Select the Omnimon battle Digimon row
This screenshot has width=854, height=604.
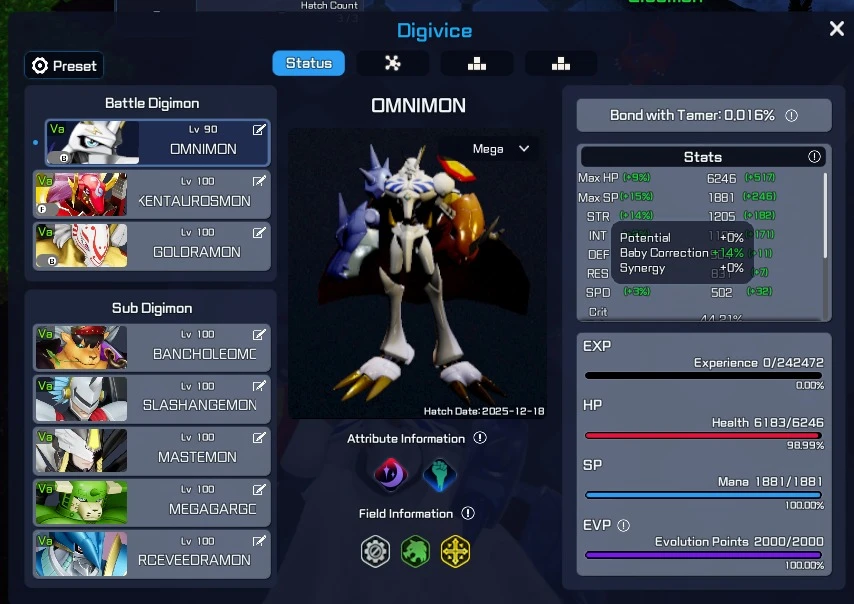click(157, 143)
